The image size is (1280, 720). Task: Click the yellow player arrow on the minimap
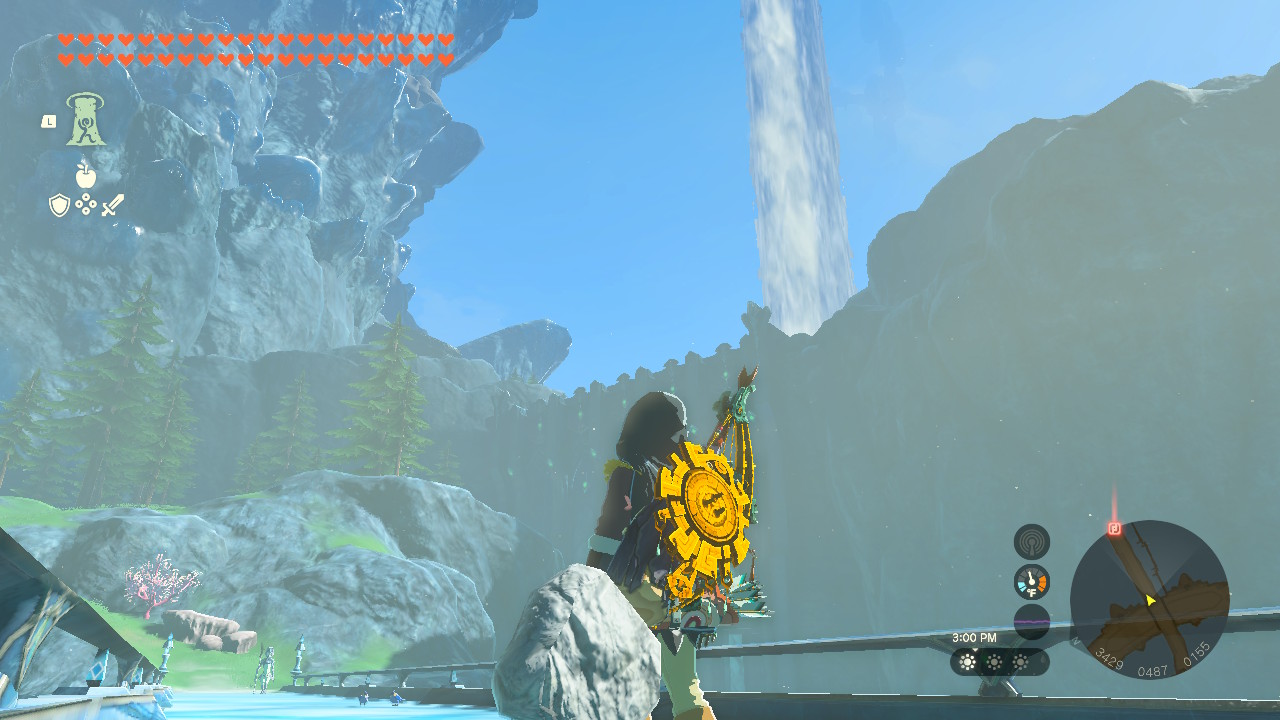point(1150,600)
